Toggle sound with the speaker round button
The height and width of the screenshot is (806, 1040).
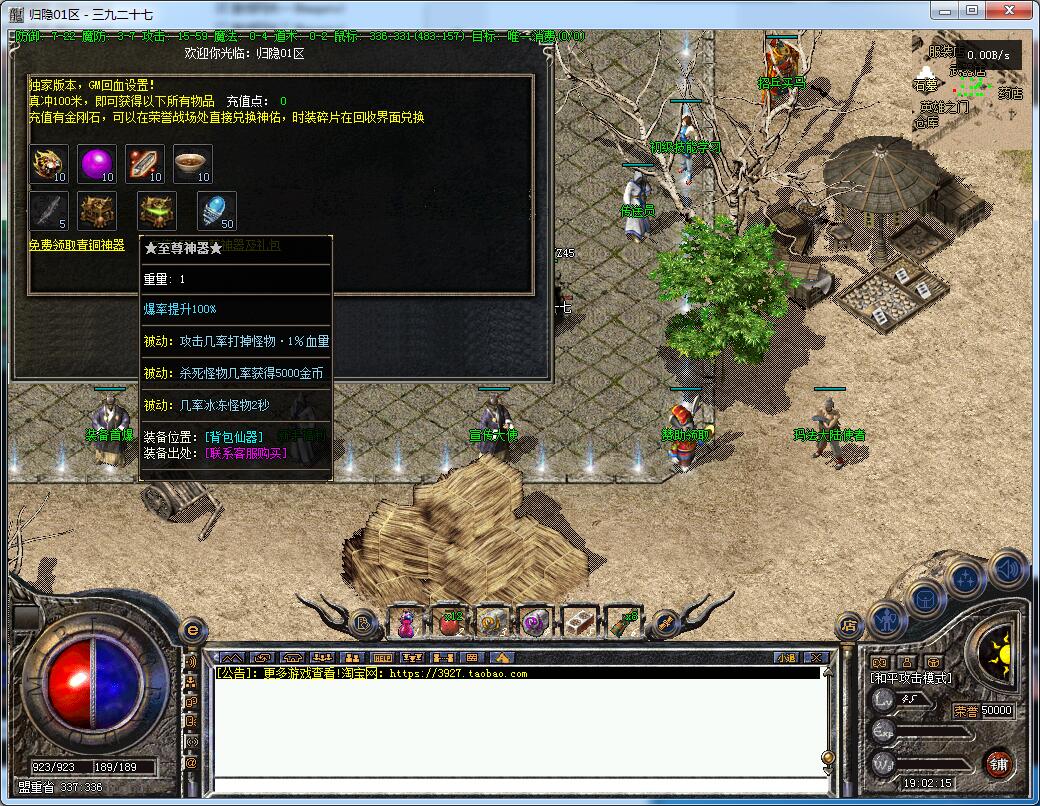click(1006, 567)
